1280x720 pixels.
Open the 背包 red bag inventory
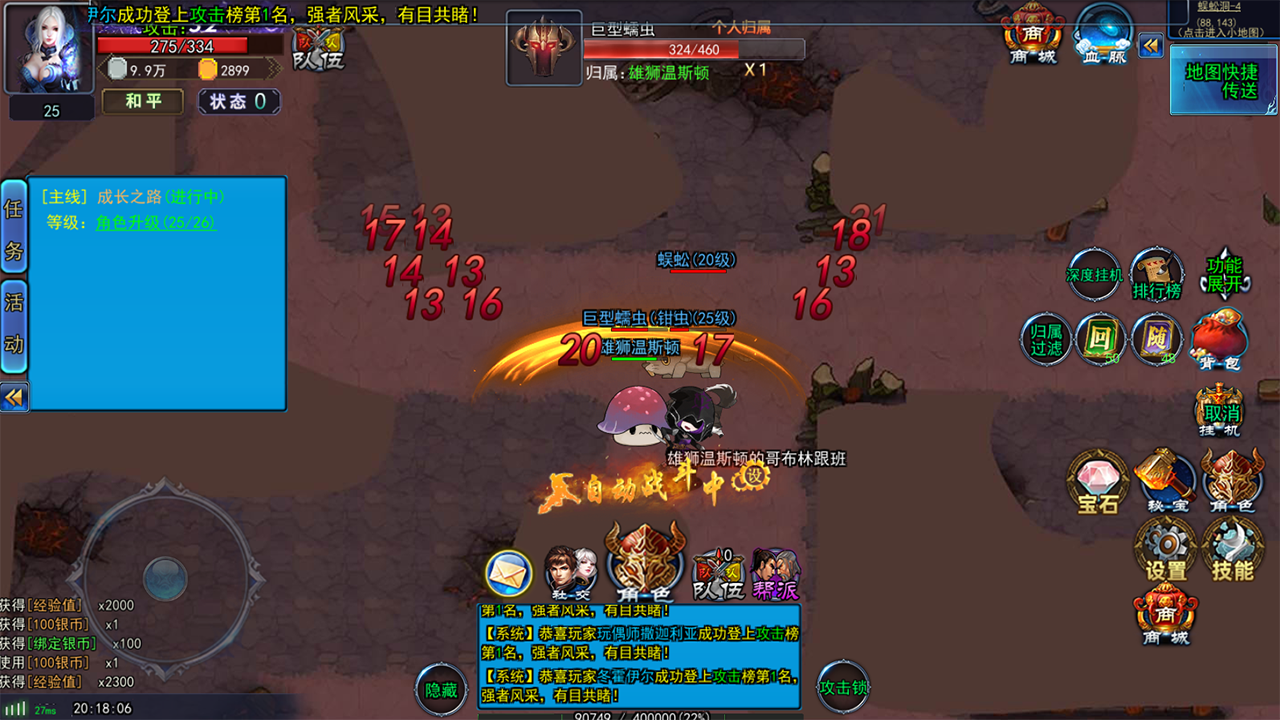click(x=1219, y=340)
